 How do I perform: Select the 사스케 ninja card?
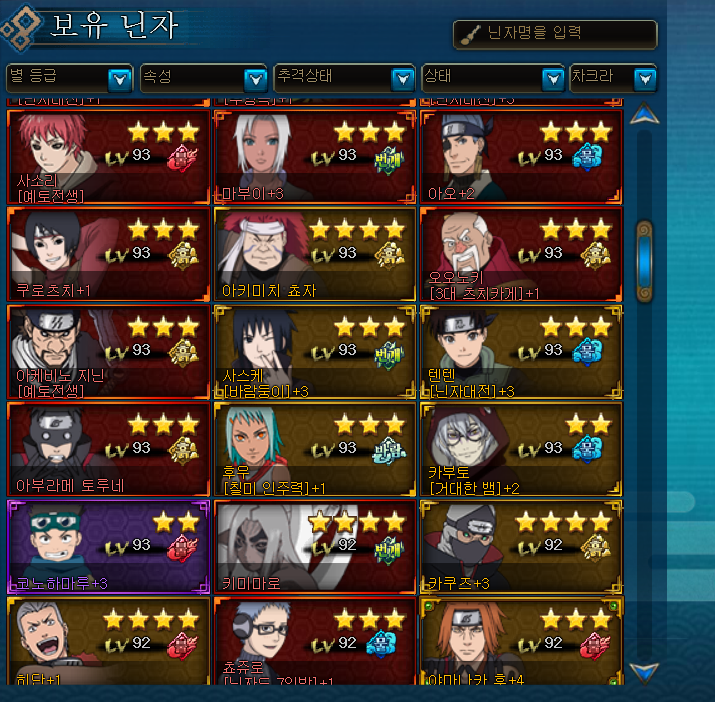314,352
